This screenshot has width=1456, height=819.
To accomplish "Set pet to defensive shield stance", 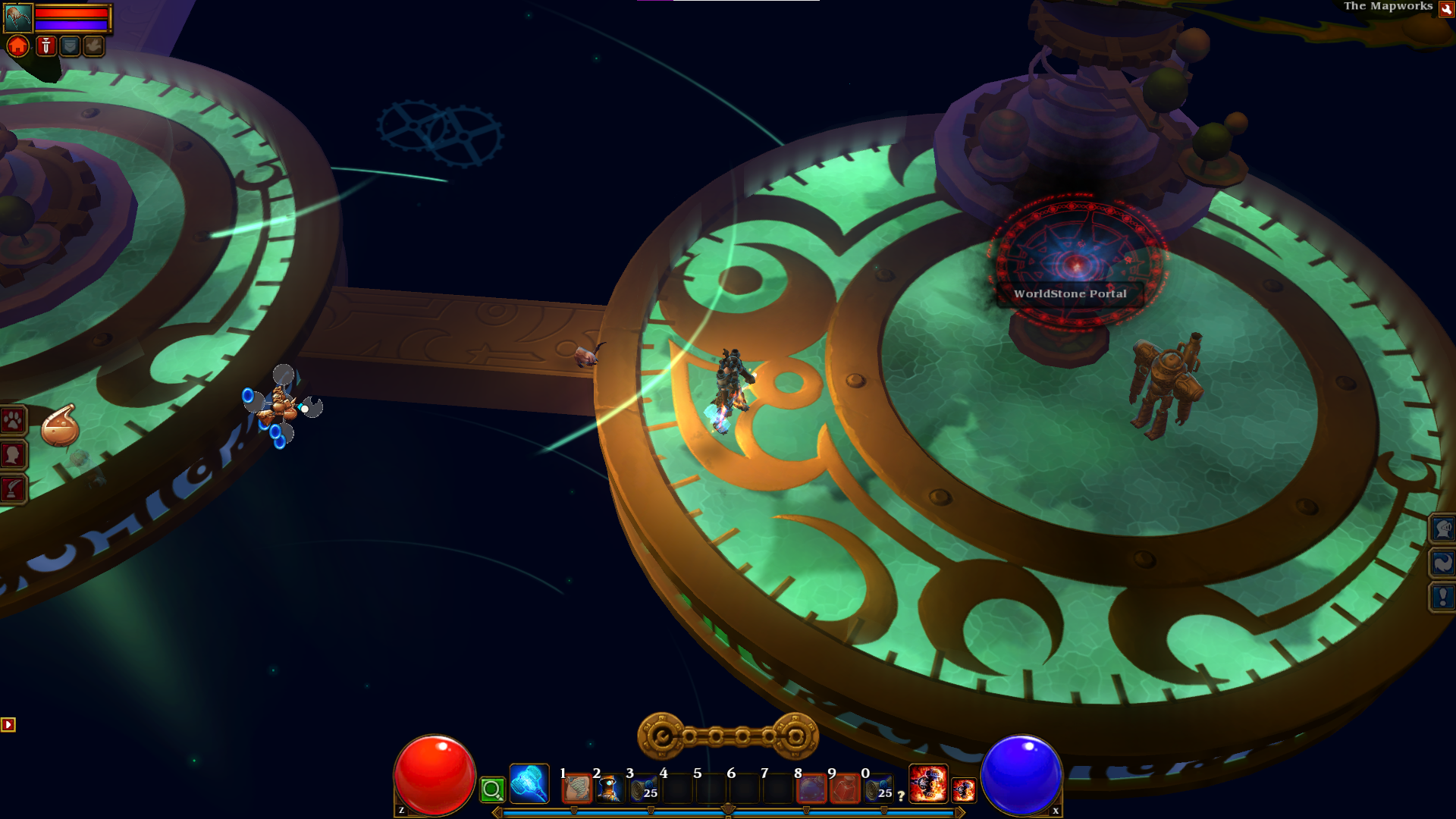I will [70, 46].
